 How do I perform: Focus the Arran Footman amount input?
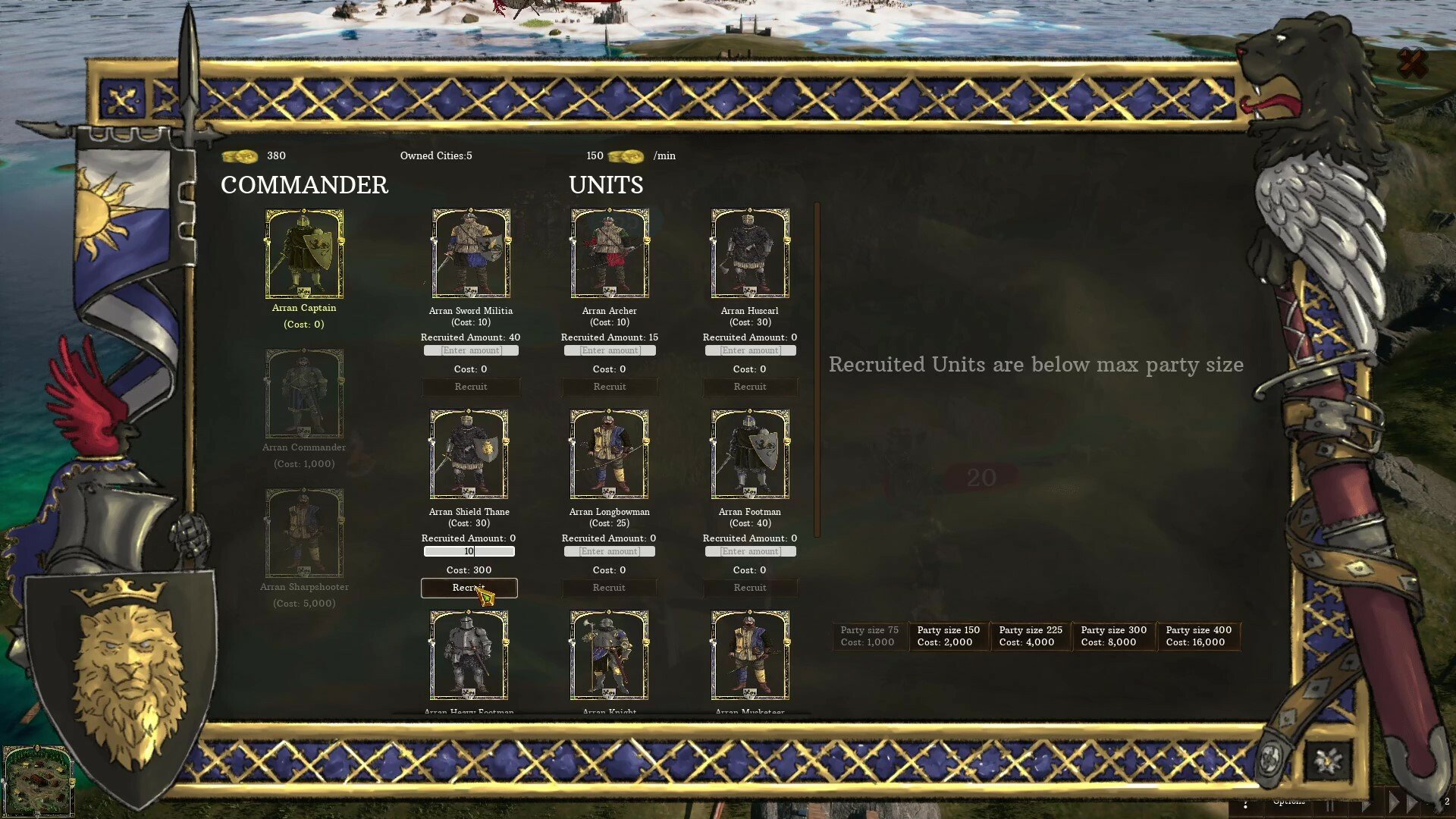pyautogui.click(x=750, y=551)
